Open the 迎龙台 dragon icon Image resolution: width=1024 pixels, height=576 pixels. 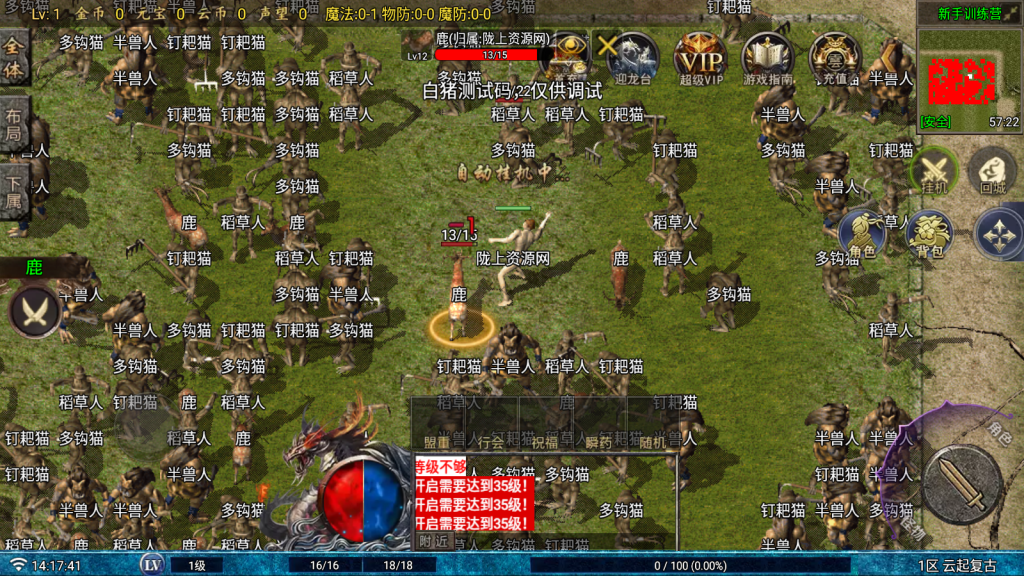633,57
